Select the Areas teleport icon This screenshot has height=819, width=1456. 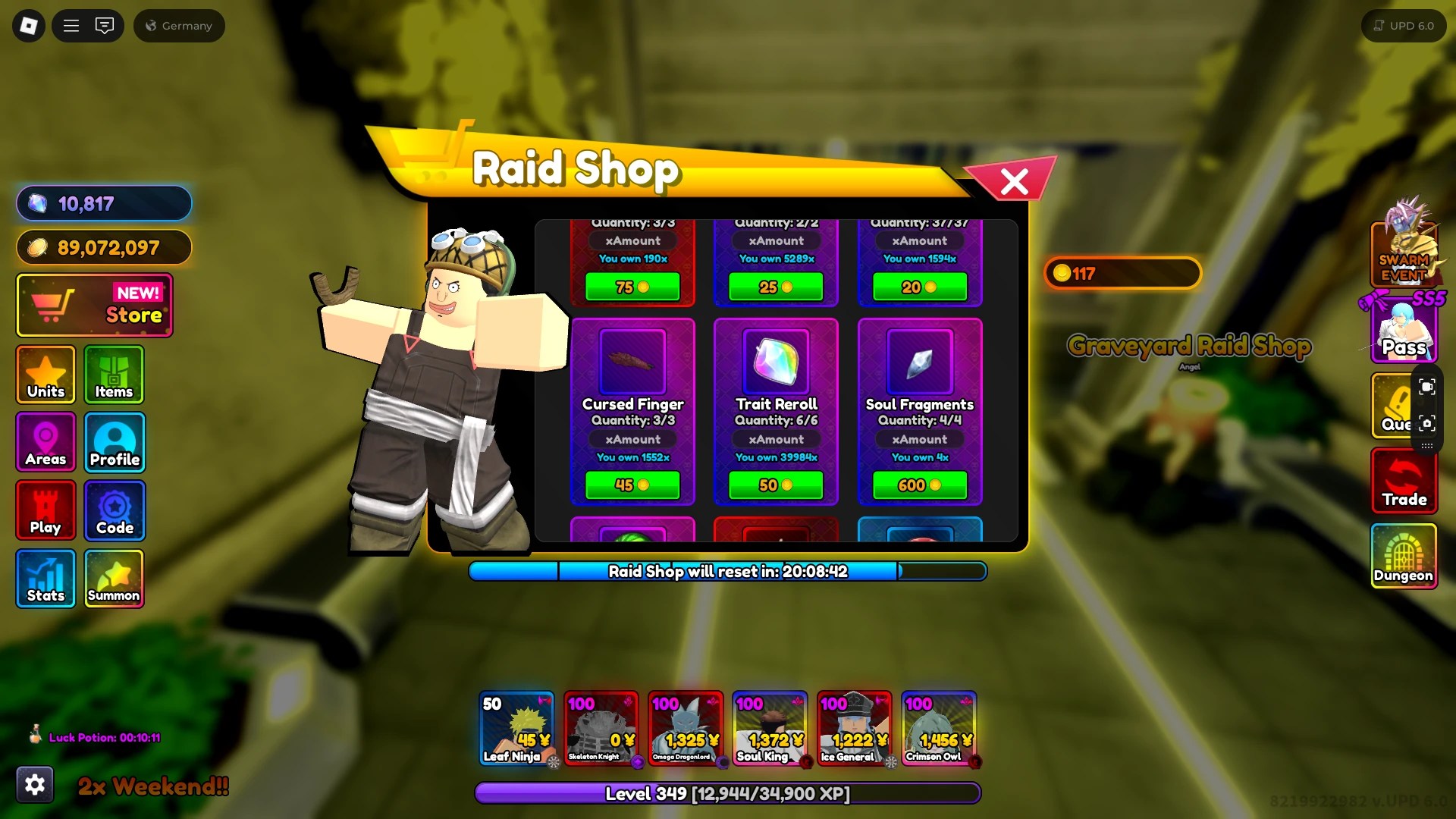coord(45,442)
